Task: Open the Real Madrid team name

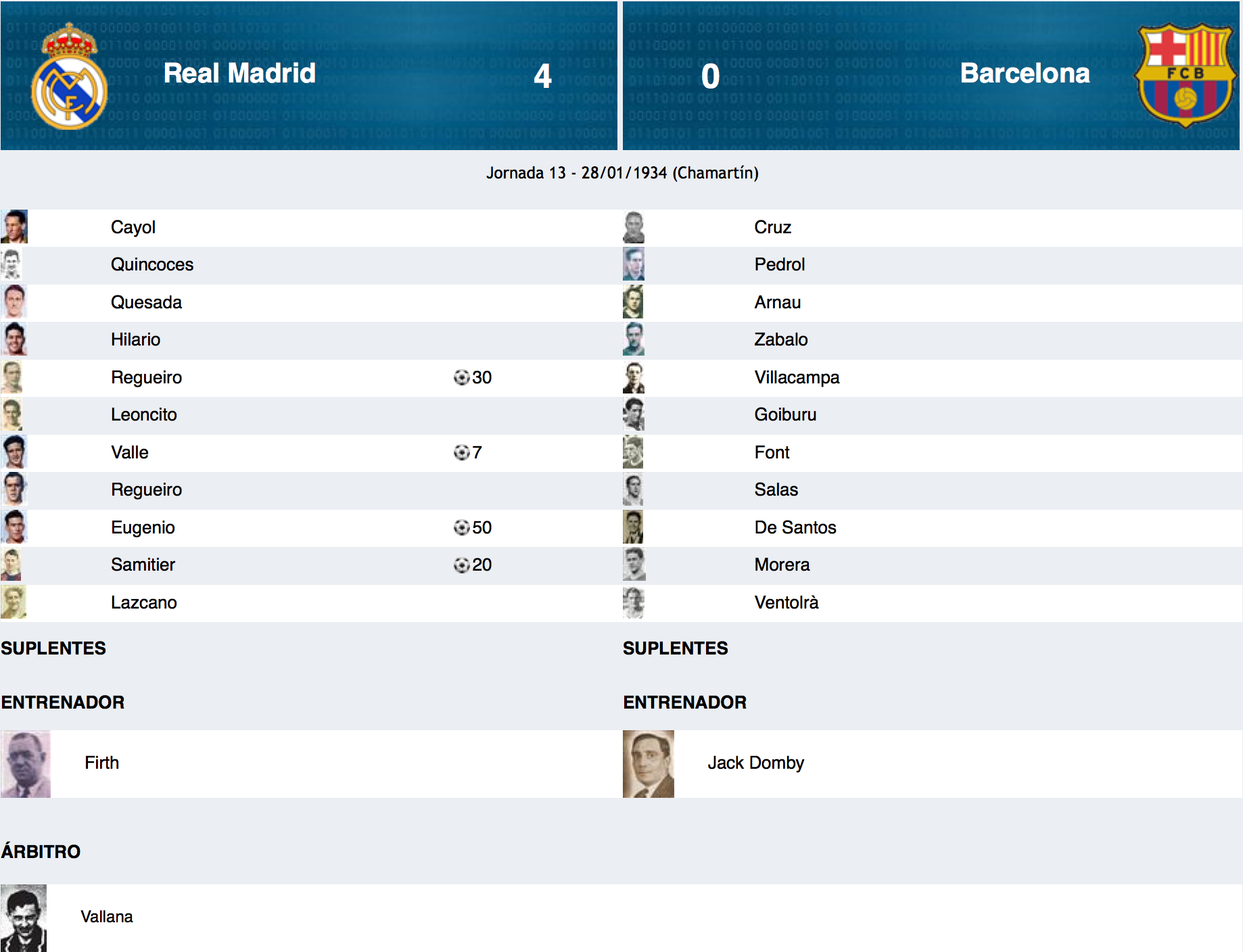Action: pos(239,74)
